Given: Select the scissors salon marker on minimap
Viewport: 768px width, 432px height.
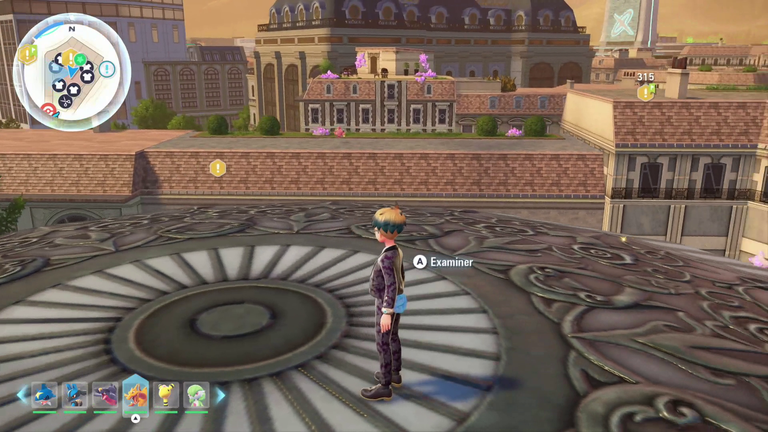Looking at the screenshot, I should pyautogui.click(x=66, y=100).
